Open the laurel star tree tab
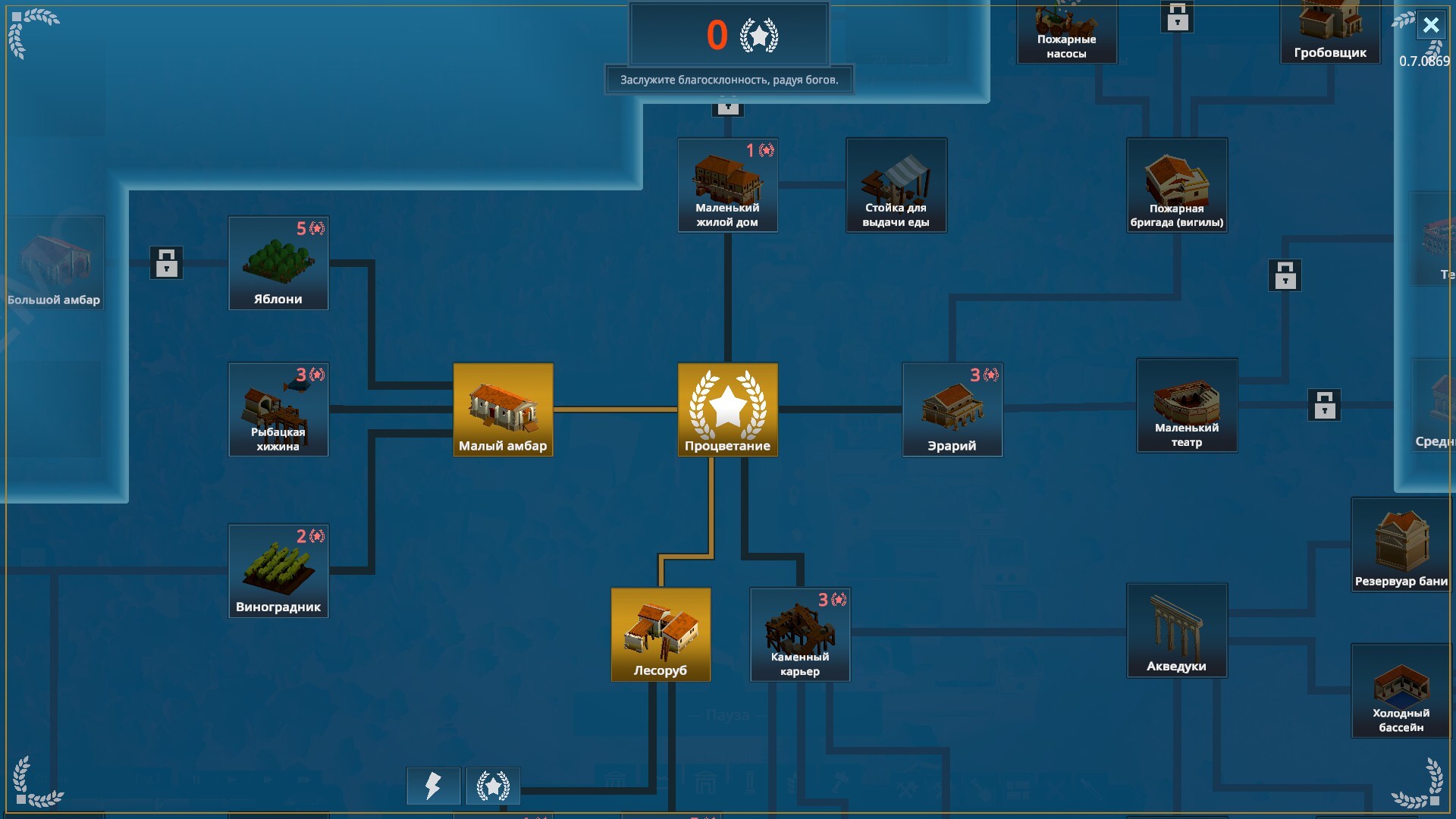Image resolution: width=1456 pixels, height=819 pixels. [493, 786]
